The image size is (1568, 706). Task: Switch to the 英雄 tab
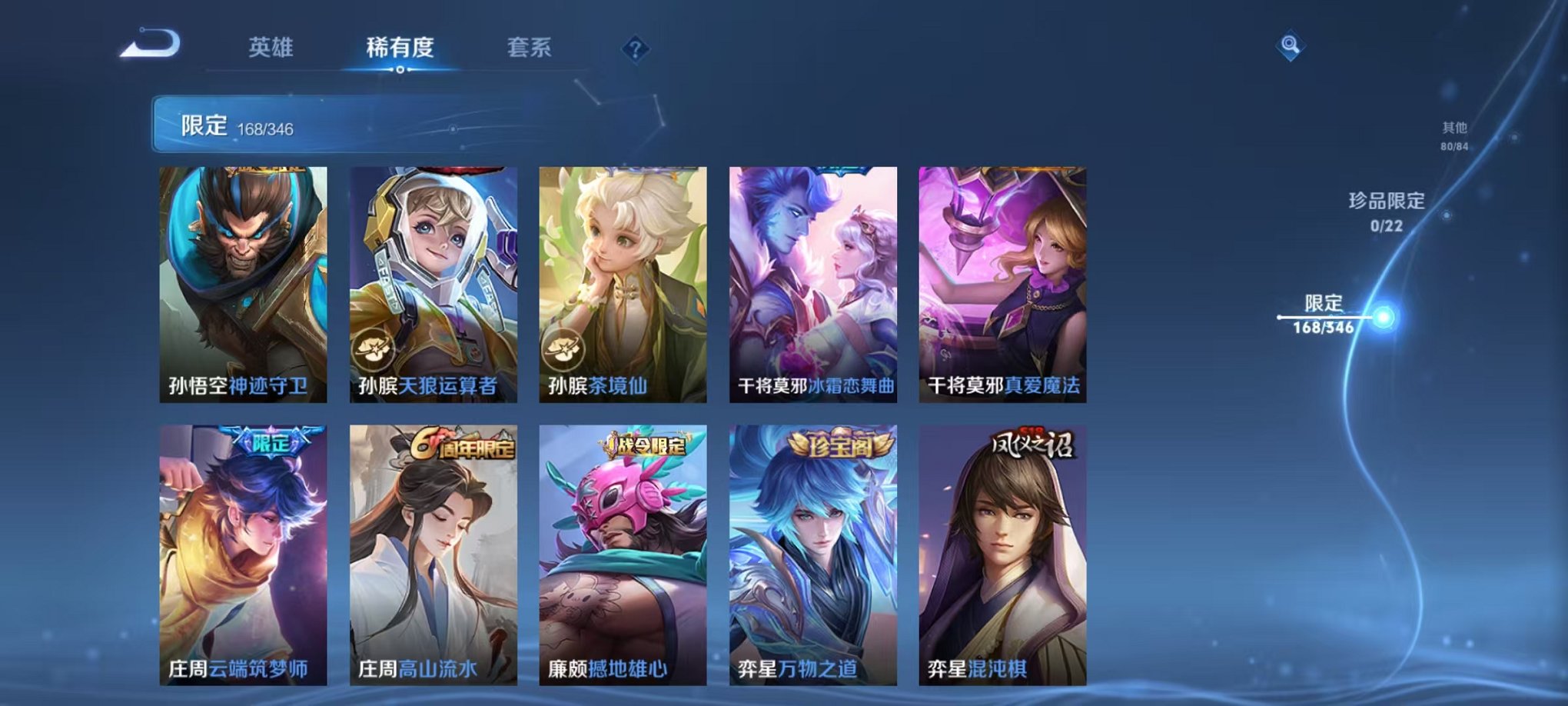[x=273, y=48]
